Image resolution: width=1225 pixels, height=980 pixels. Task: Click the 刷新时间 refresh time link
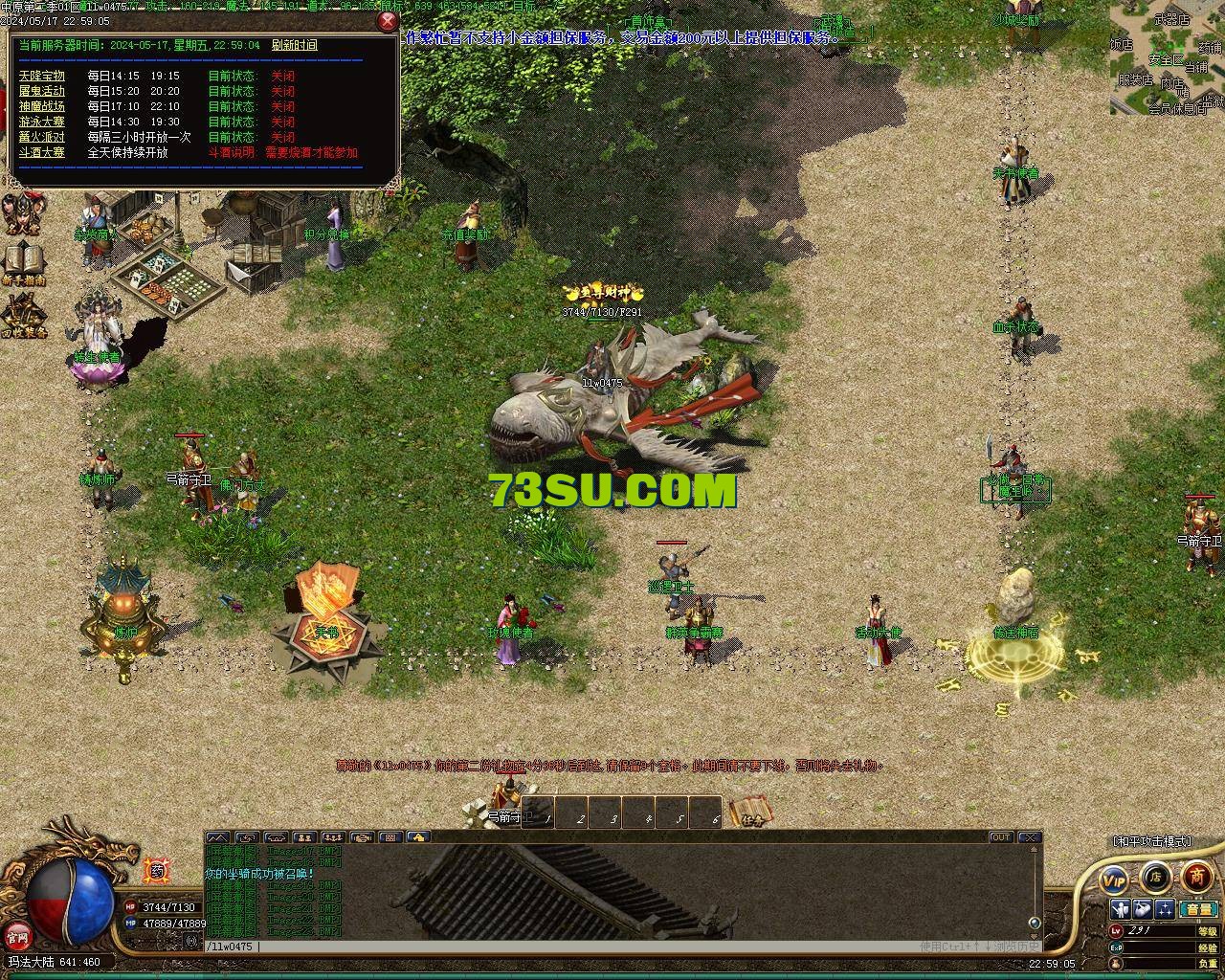pos(294,45)
